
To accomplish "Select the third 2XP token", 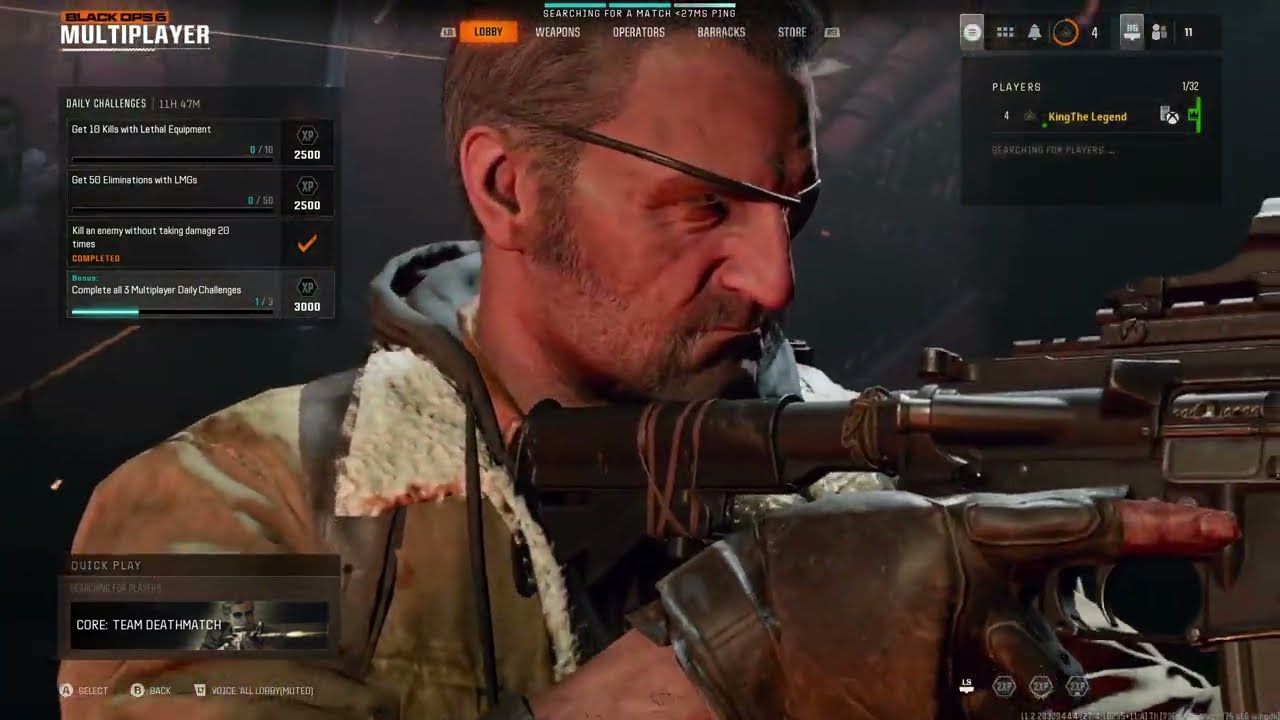I will pyautogui.click(x=1078, y=686).
